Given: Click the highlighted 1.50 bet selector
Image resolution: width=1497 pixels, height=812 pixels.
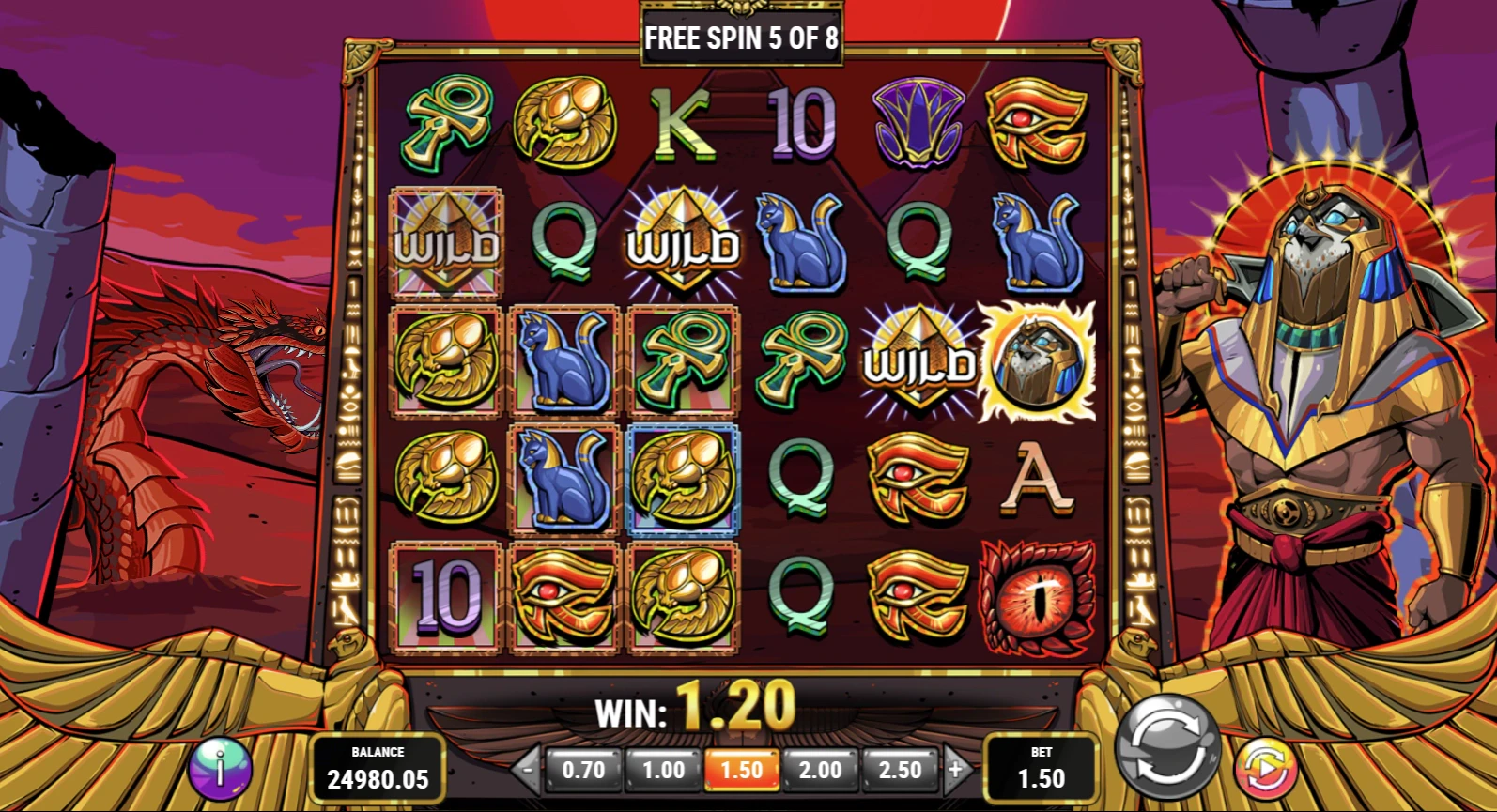Looking at the screenshot, I should click(x=741, y=770).
